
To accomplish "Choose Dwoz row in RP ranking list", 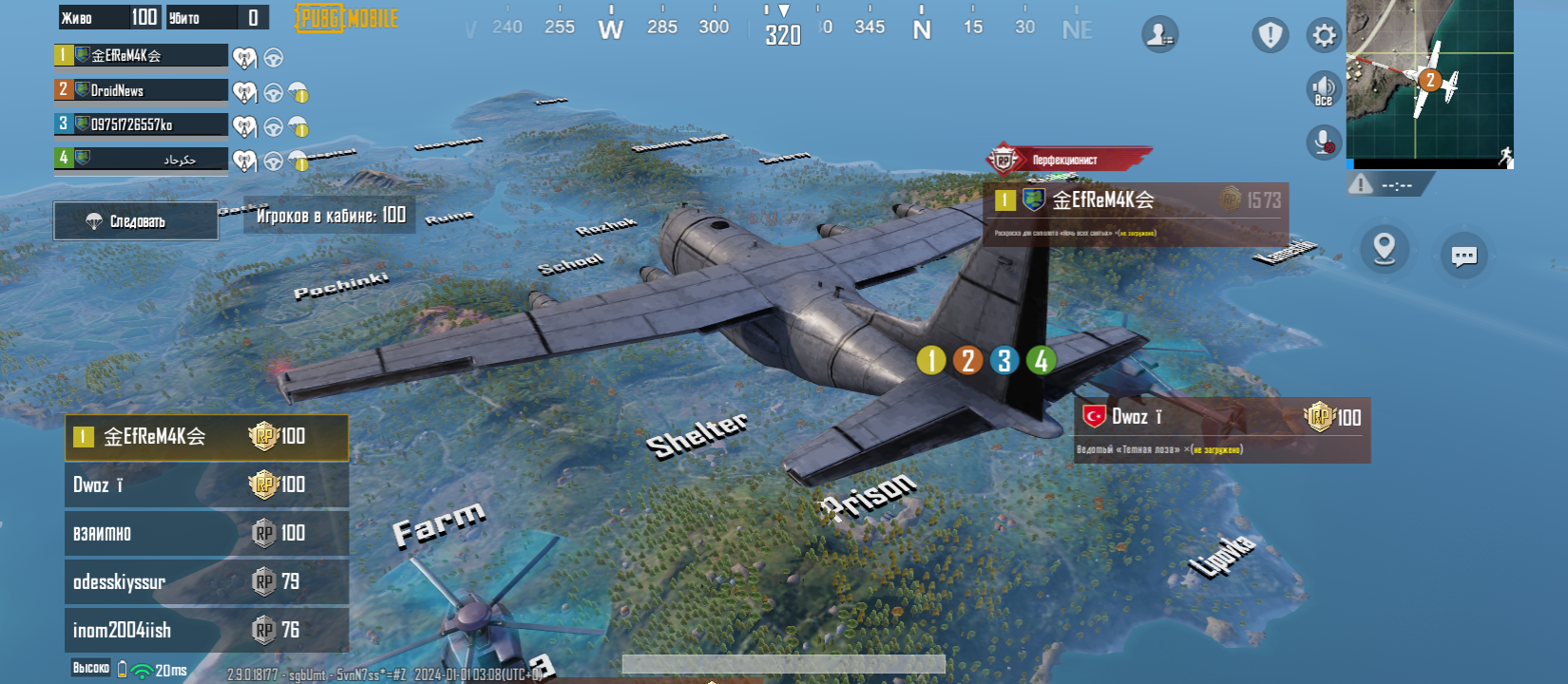I will (x=206, y=485).
